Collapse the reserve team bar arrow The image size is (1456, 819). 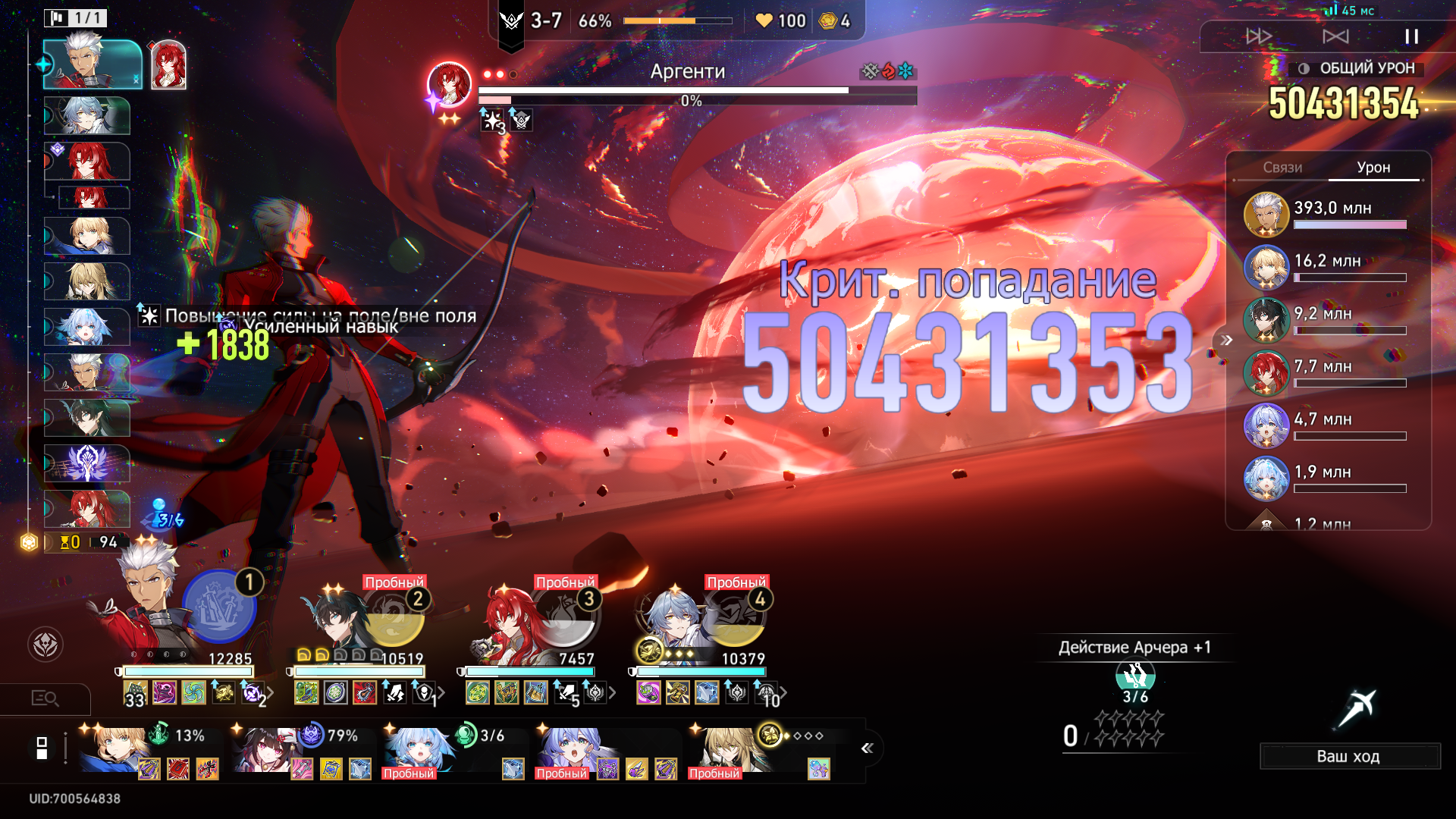click(868, 748)
